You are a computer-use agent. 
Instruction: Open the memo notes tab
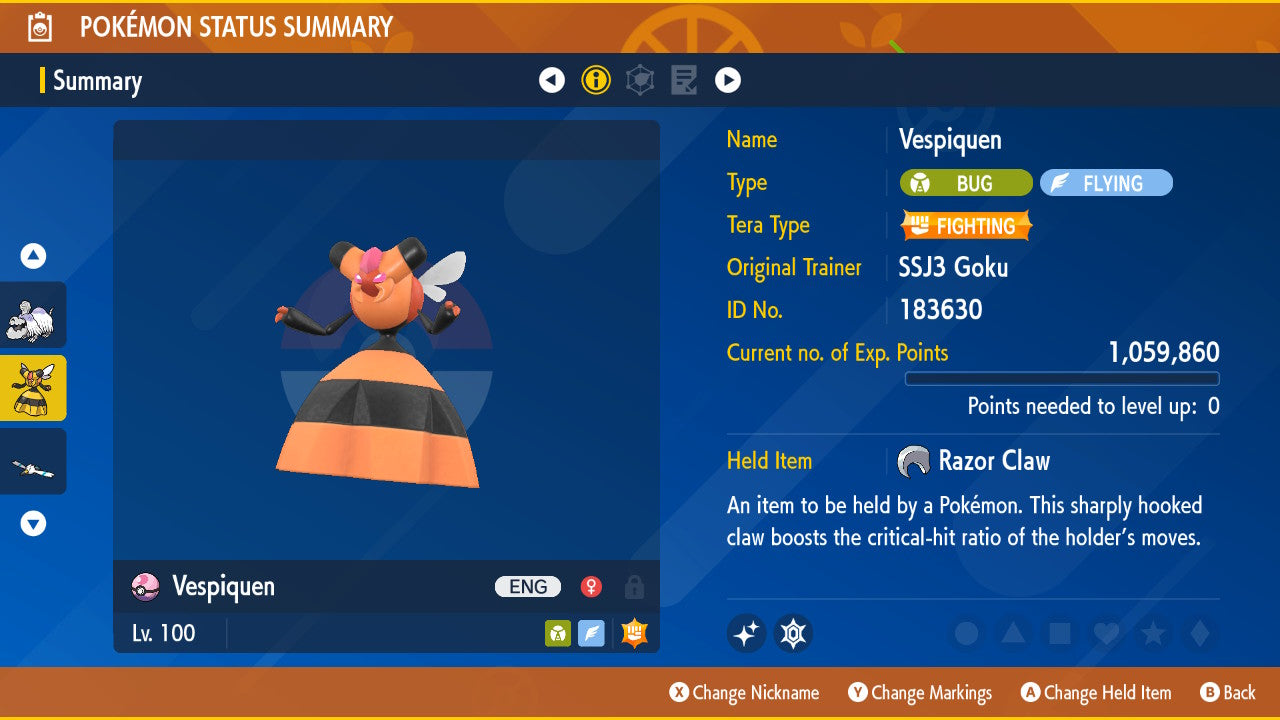pos(684,80)
